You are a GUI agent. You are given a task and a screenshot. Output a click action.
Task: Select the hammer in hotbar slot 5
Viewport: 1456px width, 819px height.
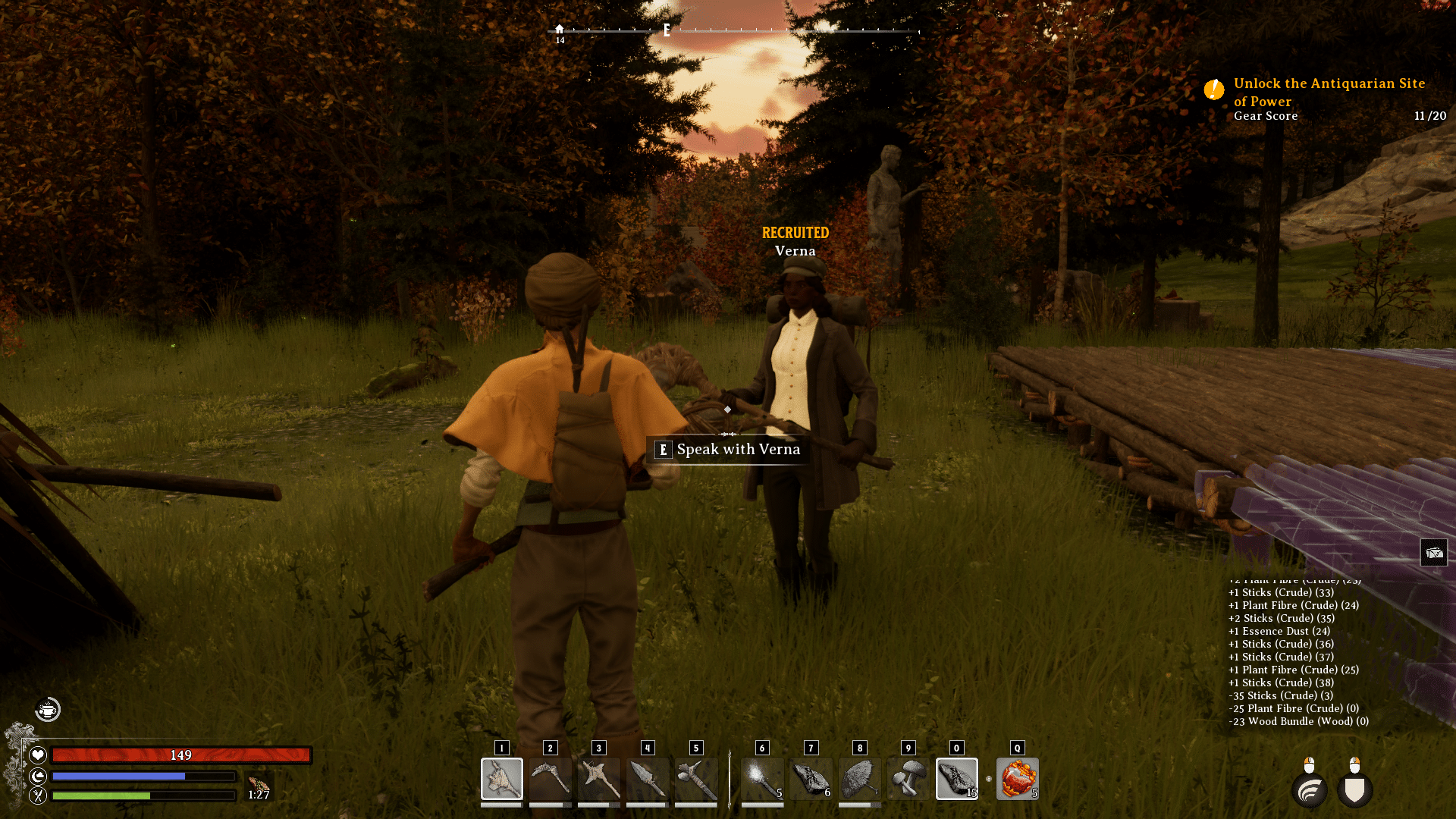pos(695,779)
